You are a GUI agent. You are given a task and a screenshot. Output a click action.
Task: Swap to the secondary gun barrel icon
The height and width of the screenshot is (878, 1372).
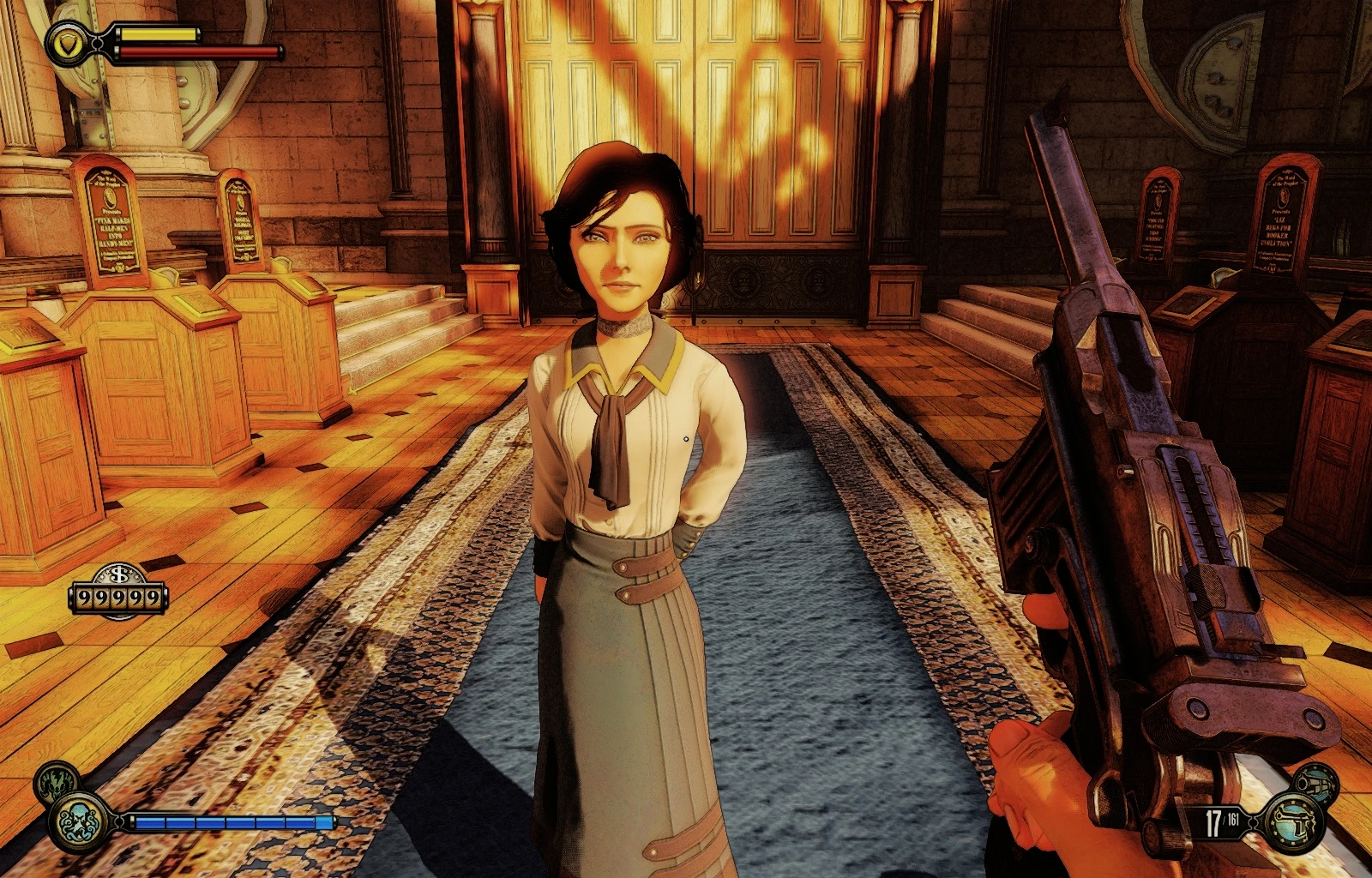click(x=1315, y=781)
